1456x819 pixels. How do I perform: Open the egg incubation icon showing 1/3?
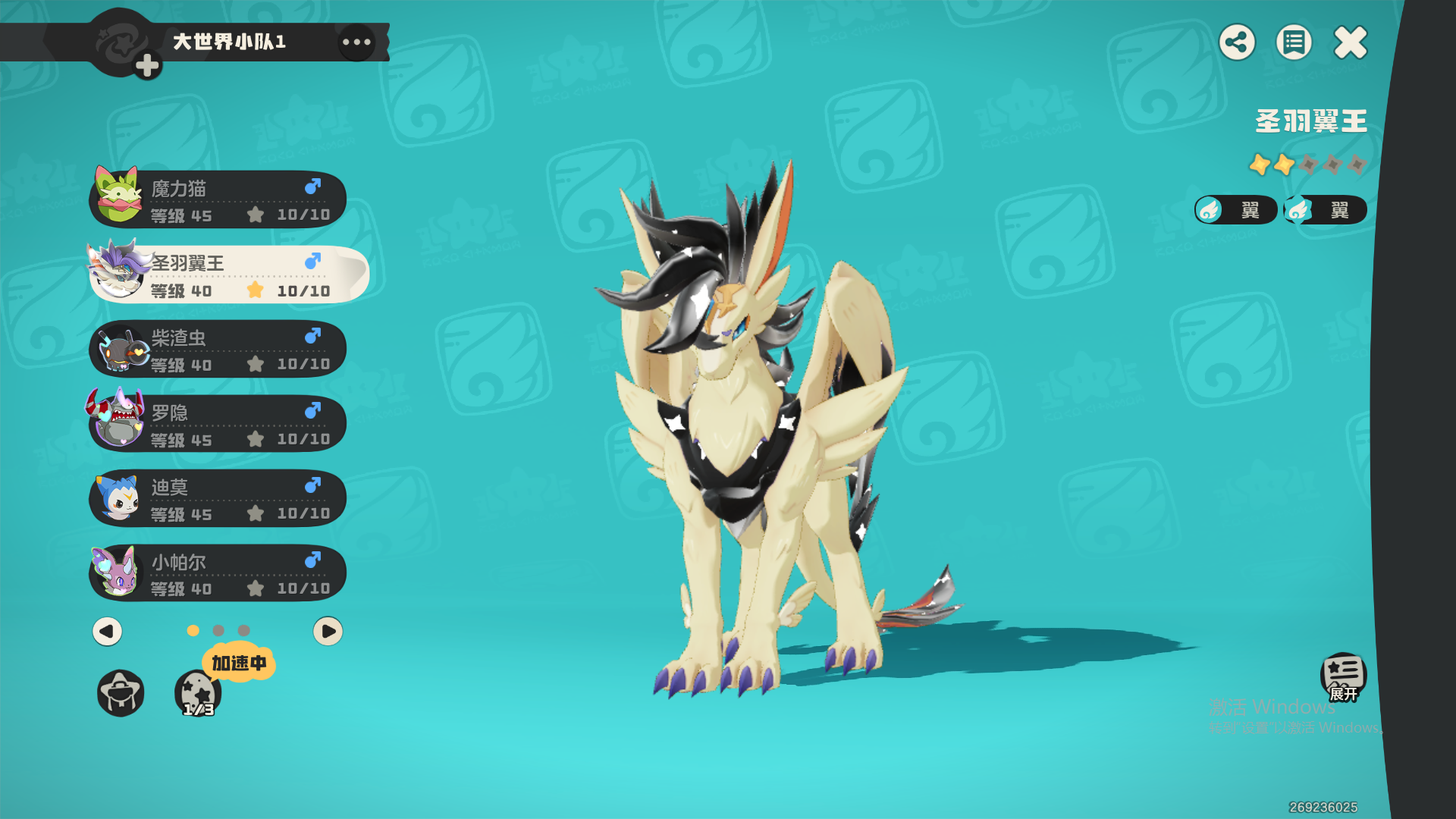click(x=197, y=693)
